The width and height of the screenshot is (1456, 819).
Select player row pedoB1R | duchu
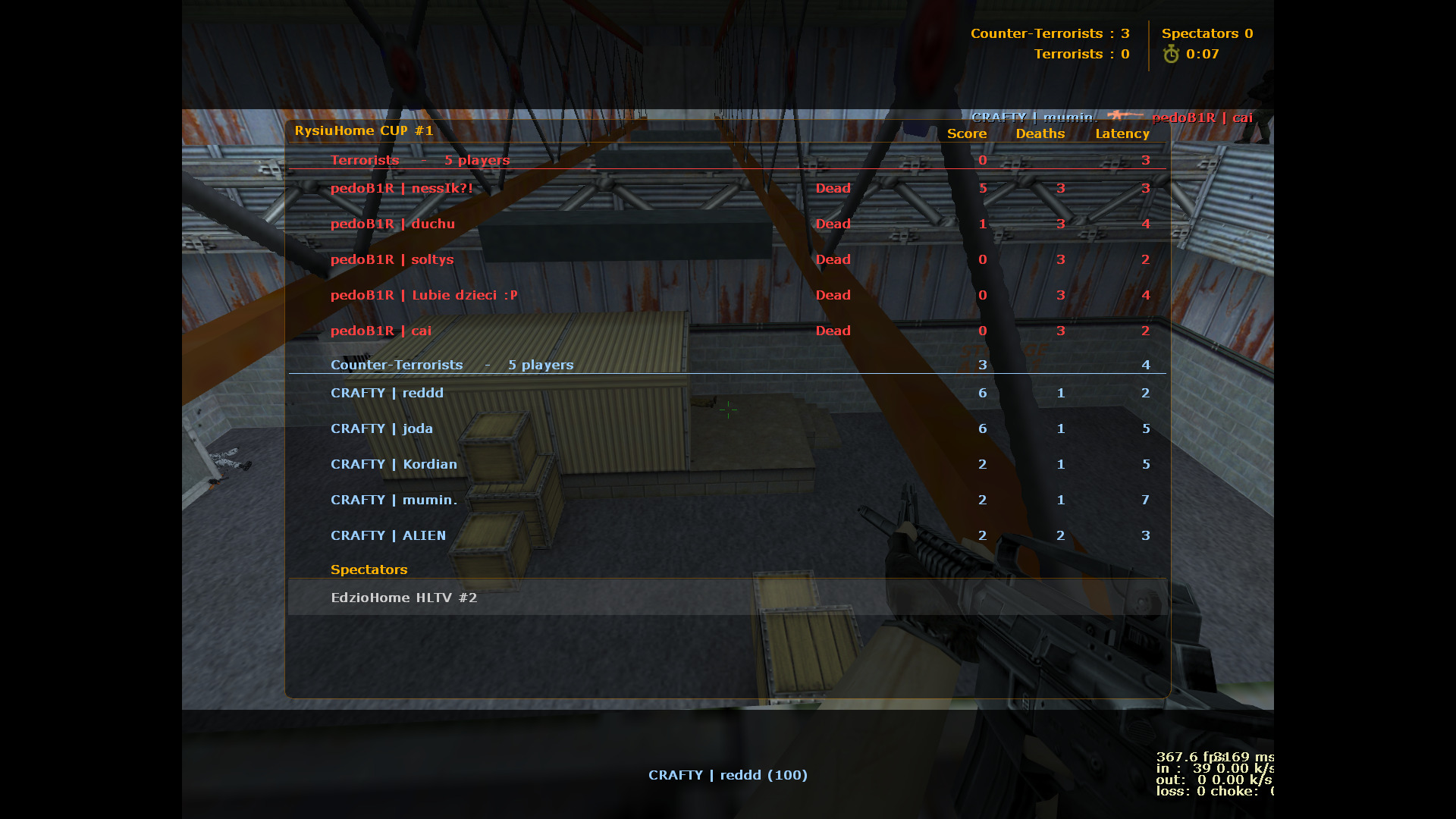pyautogui.click(x=393, y=224)
